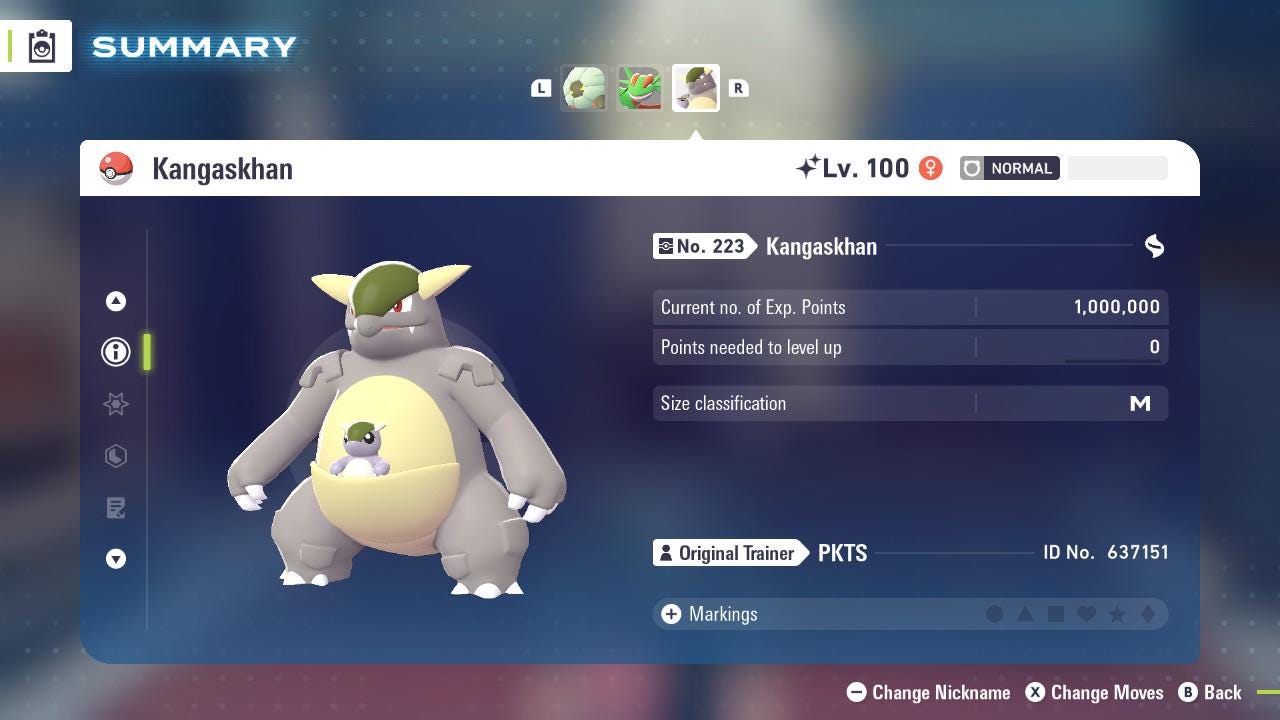Select the star-shaped moves icon in the sidebar
1280x720 pixels.
[116, 404]
